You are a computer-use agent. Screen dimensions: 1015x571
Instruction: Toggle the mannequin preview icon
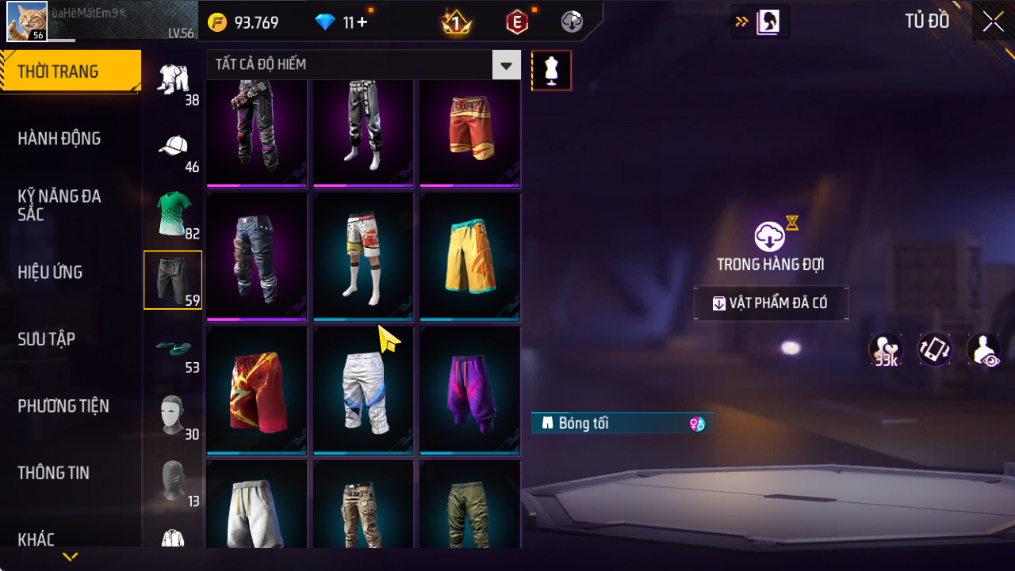(x=551, y=70)
